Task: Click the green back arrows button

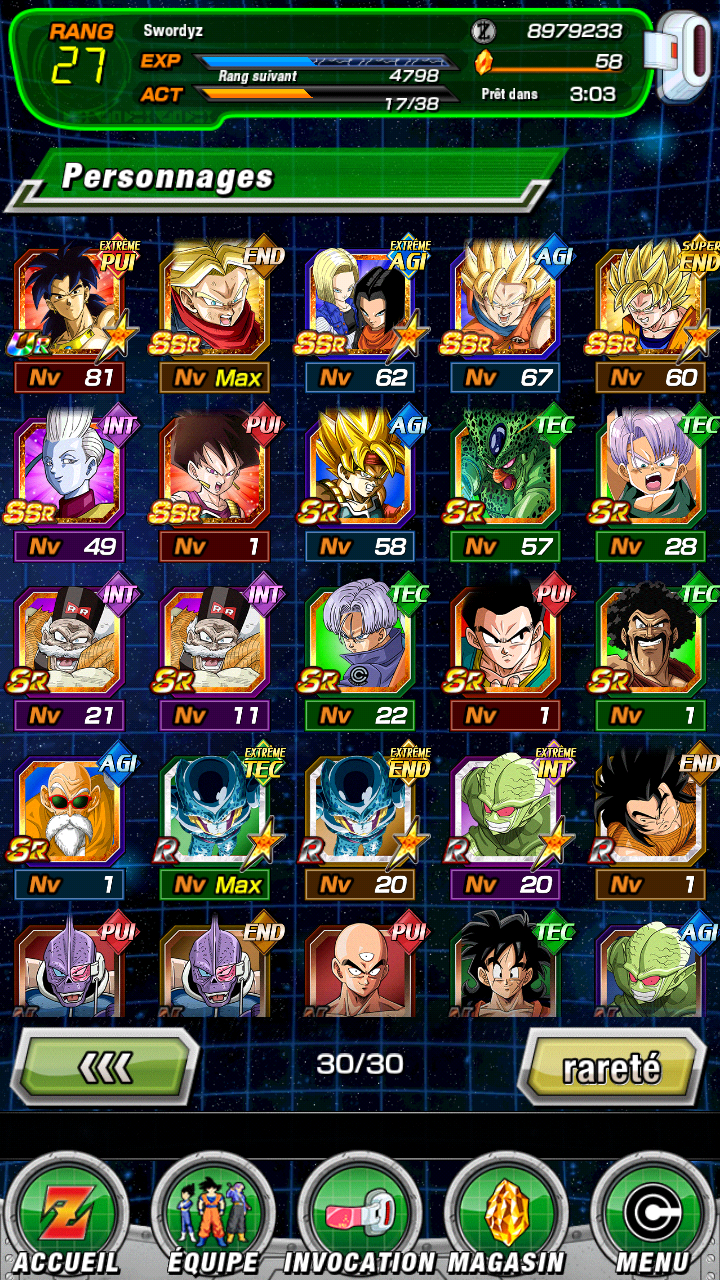Action: click(104, 1068)
